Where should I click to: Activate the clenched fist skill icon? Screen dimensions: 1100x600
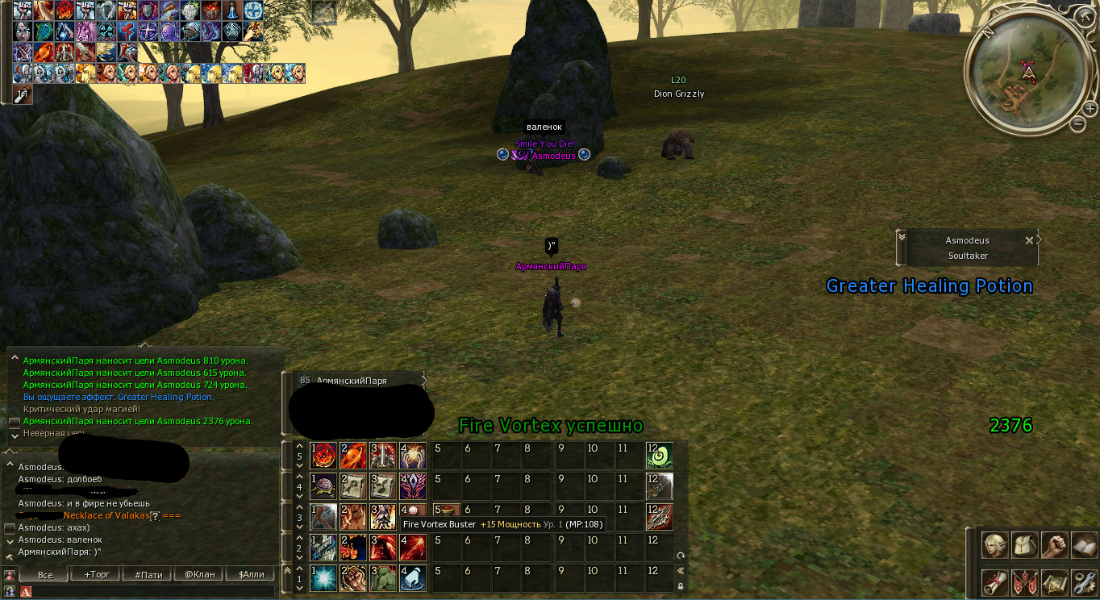click(x=354, y=578)
